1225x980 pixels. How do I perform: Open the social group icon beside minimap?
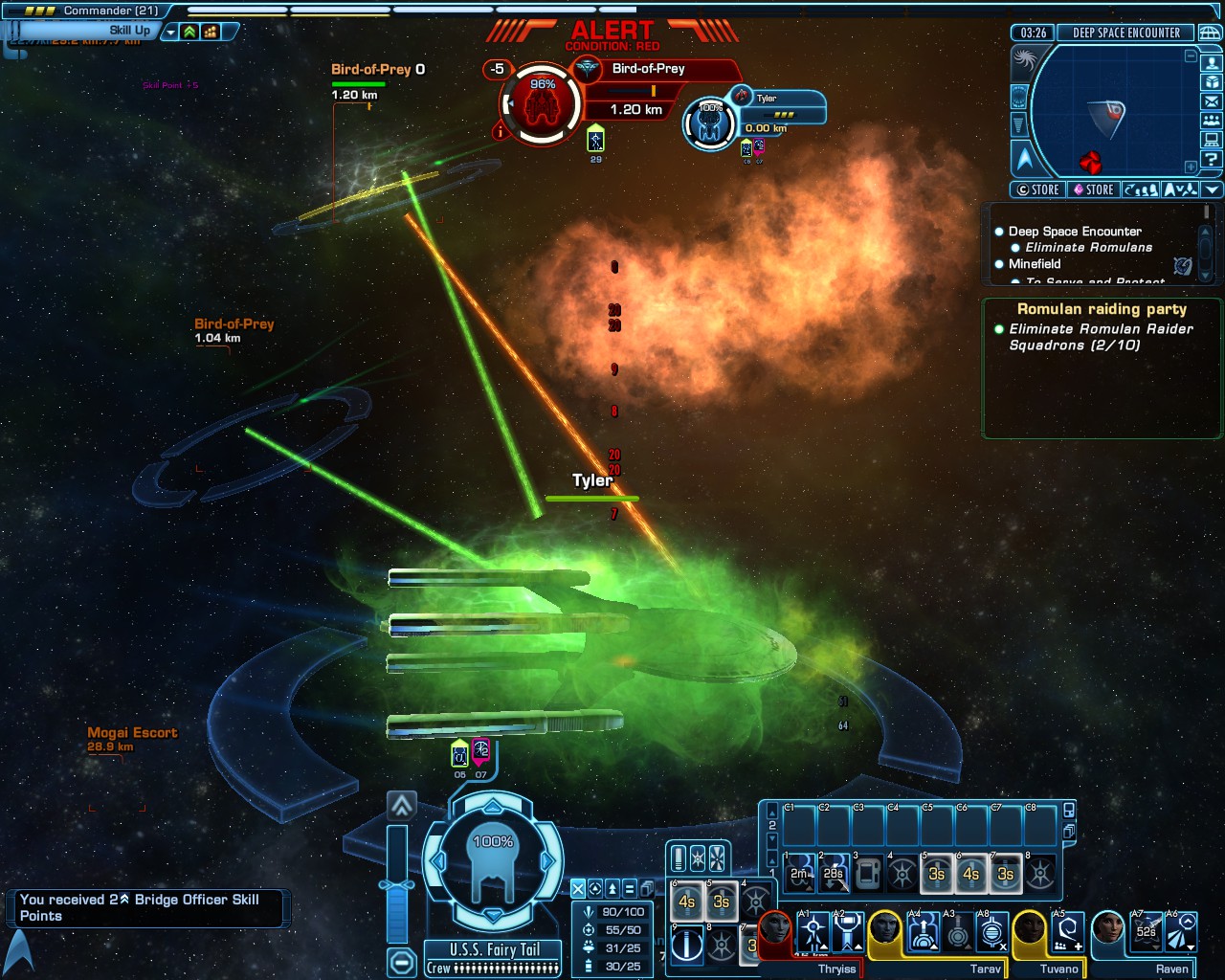(1212, 121)
